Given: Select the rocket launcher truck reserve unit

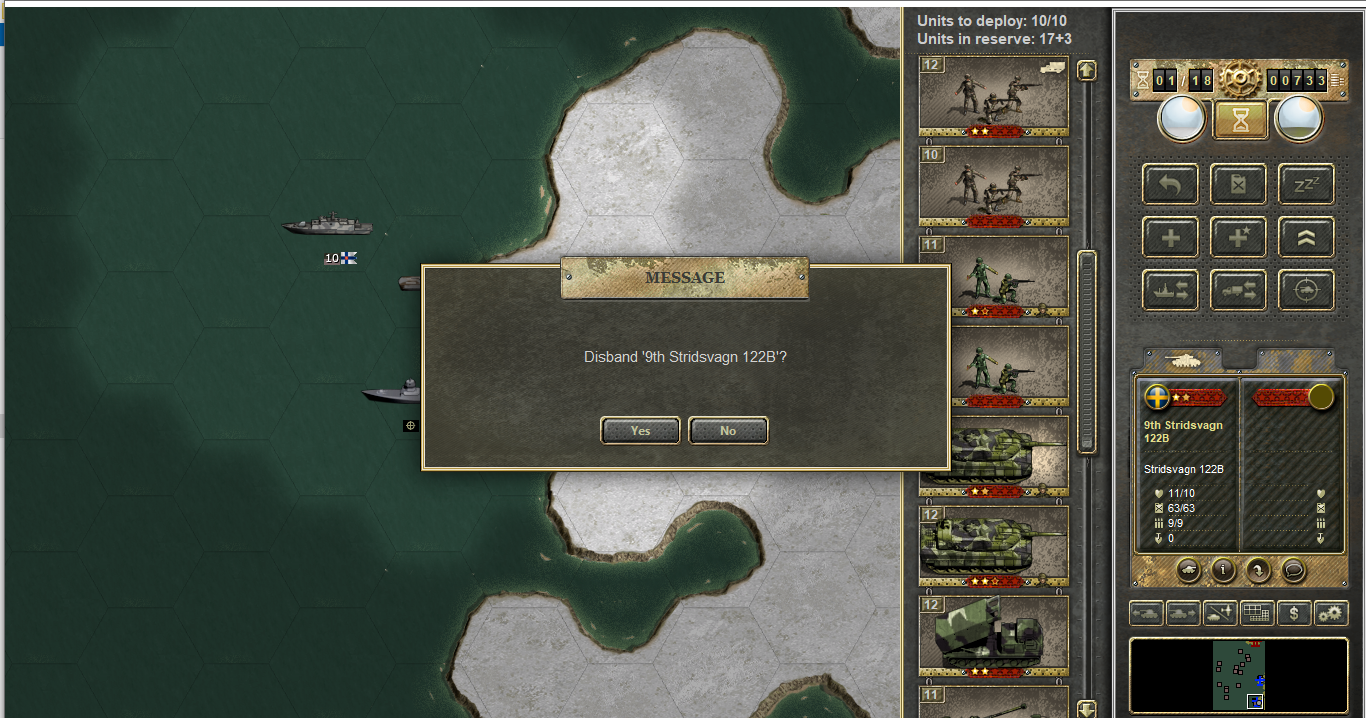Looking at the screenshot, I should coord(993,635).
